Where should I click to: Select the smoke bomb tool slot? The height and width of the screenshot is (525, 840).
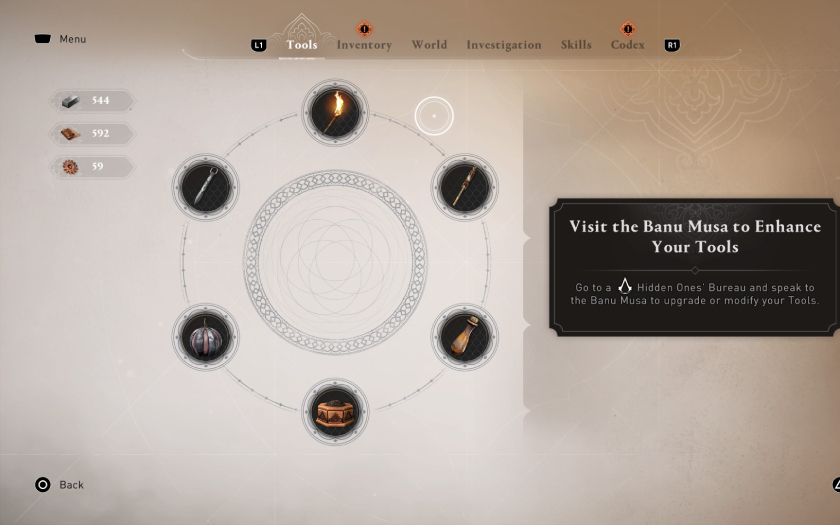pos(205,337)
